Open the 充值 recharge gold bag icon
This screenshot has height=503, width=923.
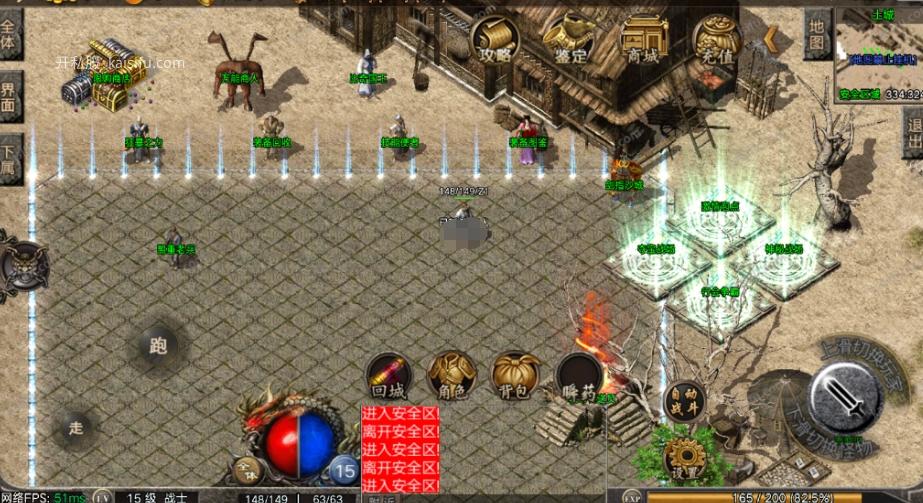(717, 41)
